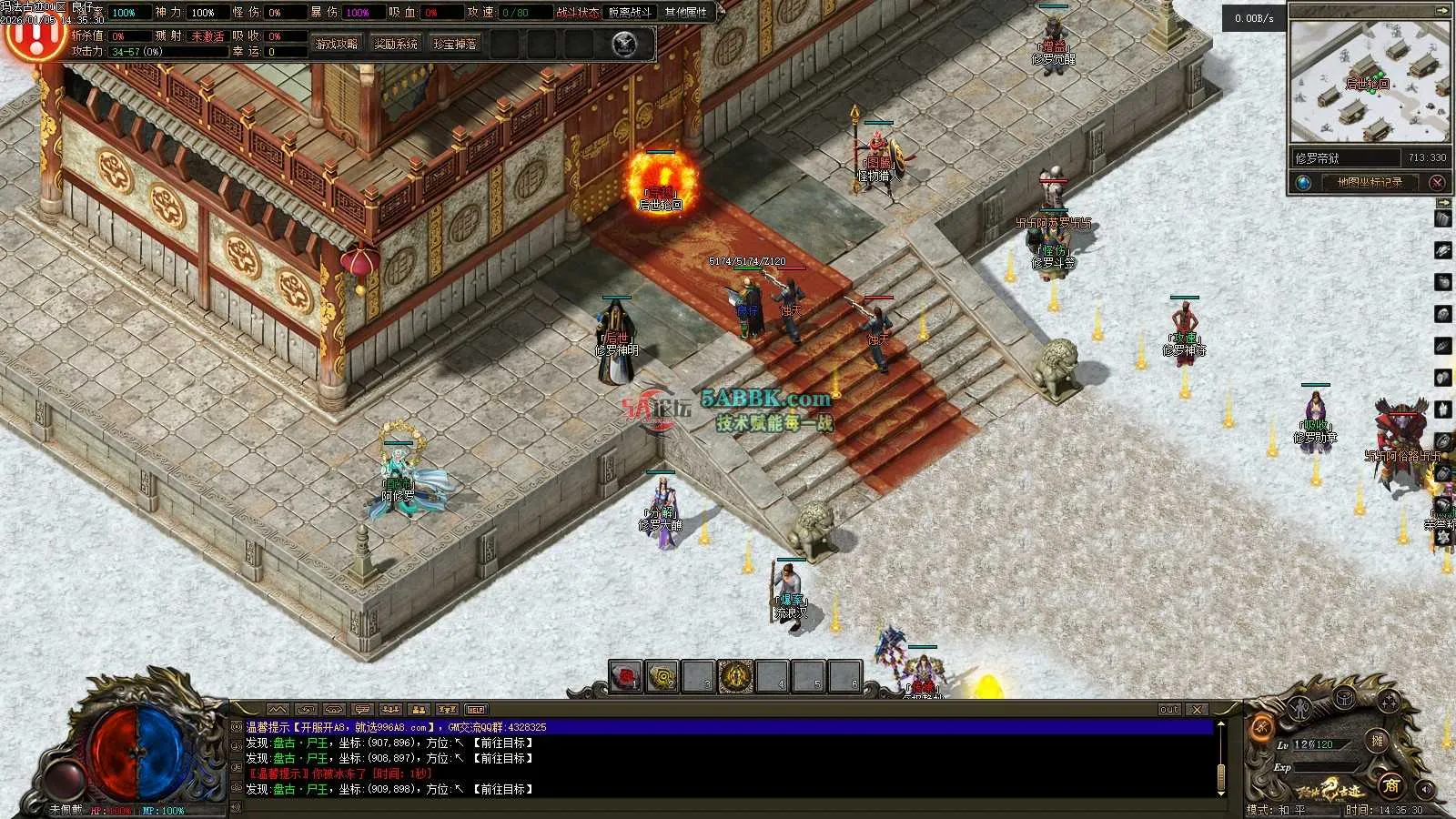The height and width of the screenshot is (819, 1456).
Task: Open 地图坐标记录 map coordinate records
Action: [1370, 182]
